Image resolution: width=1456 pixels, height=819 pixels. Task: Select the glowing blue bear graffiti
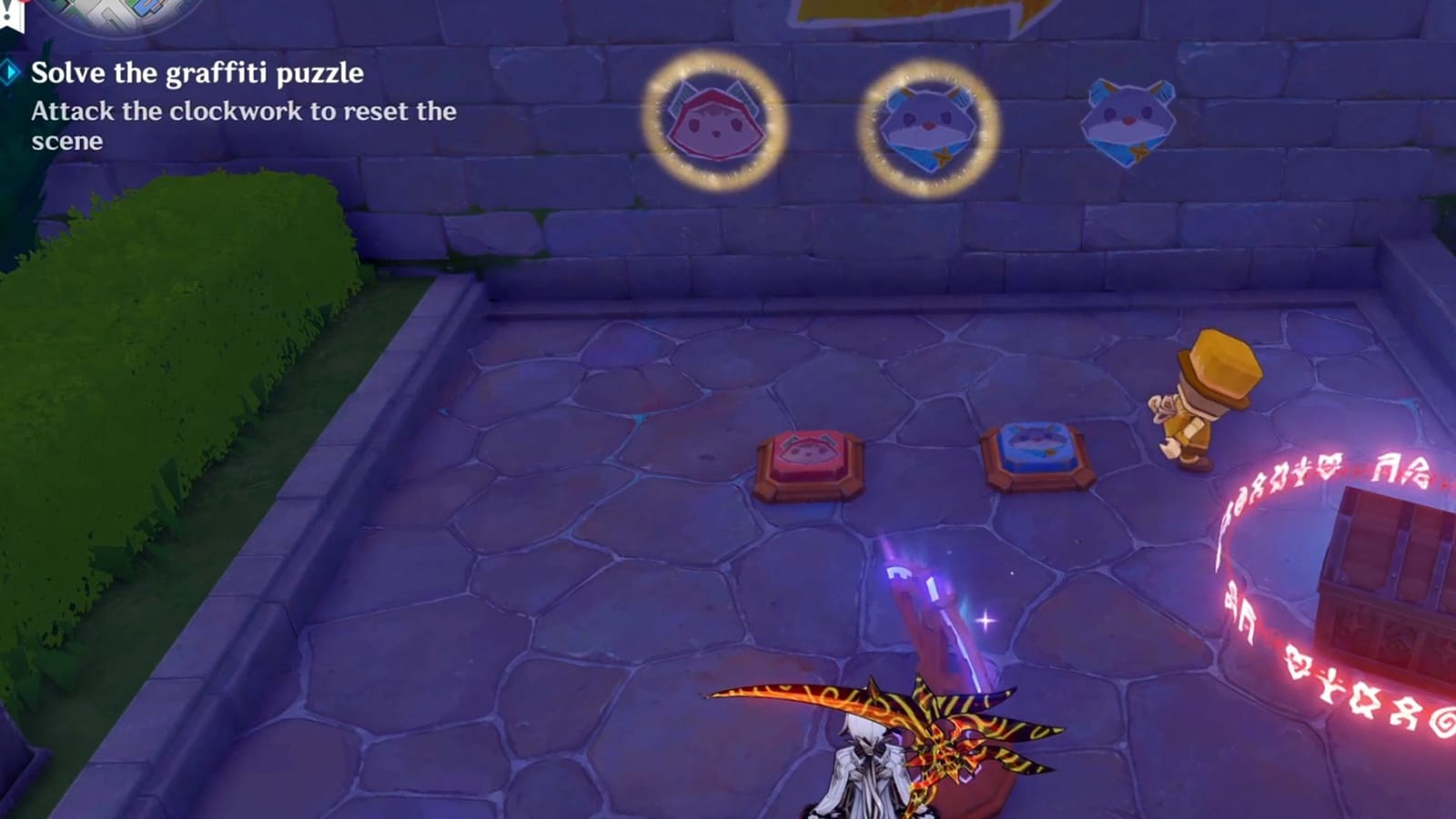coord(926,123)
